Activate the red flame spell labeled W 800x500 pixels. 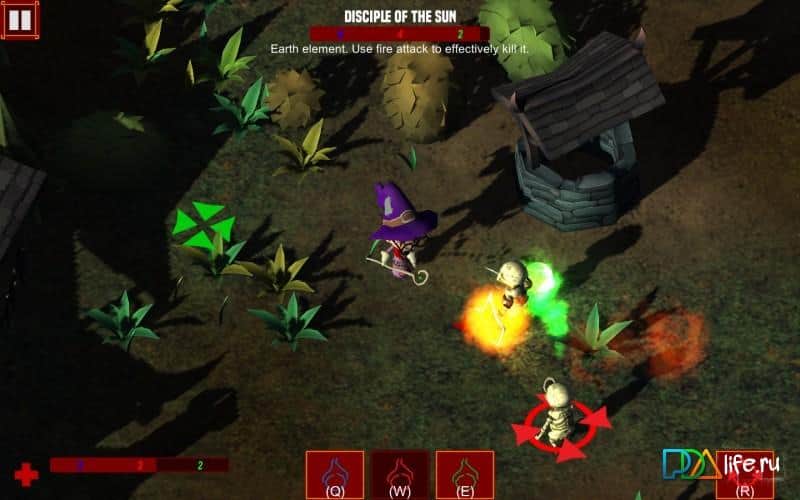coord(400,473)
